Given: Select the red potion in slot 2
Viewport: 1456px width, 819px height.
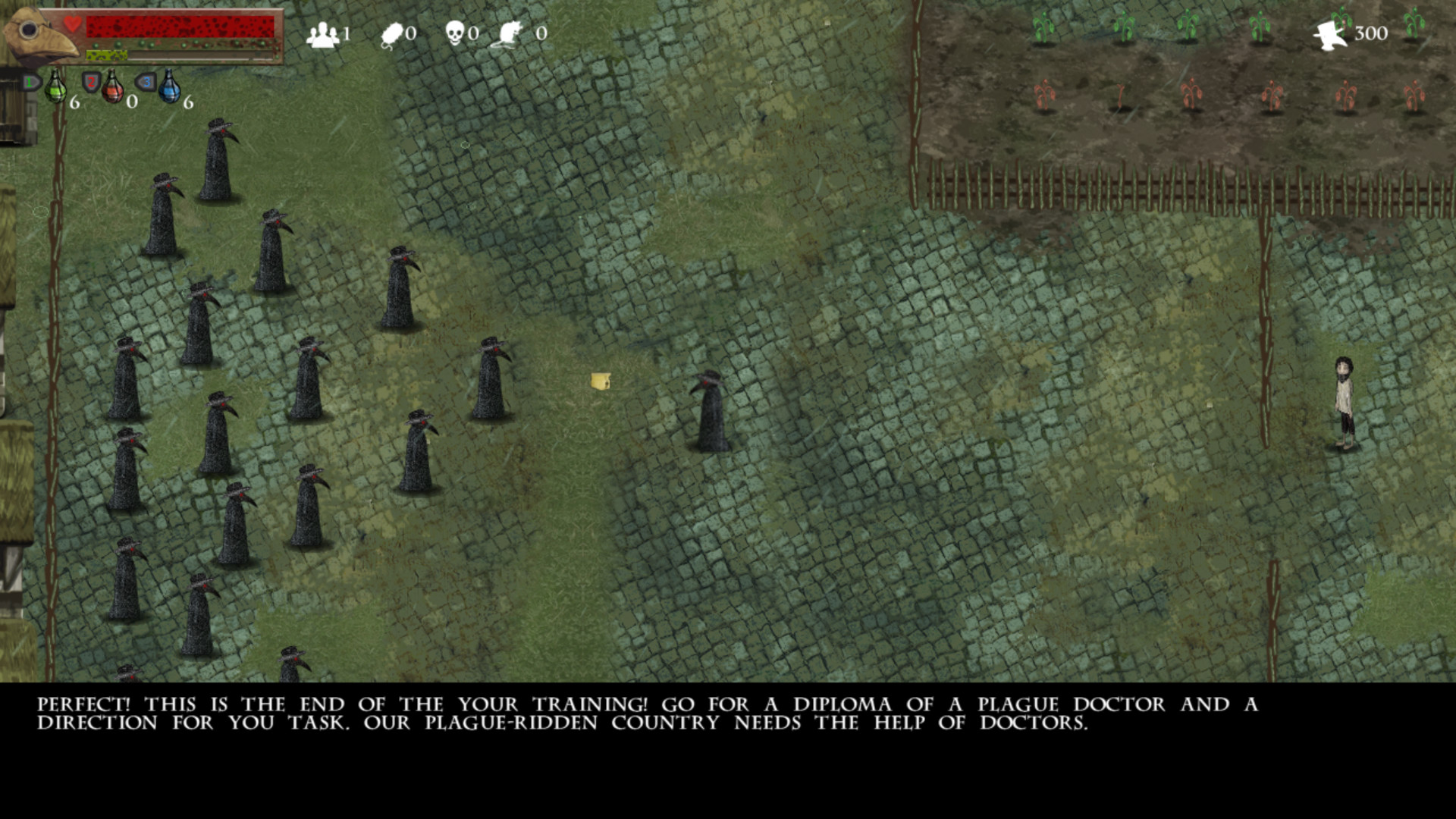Looking at the screenshot, I should (112, 89).
